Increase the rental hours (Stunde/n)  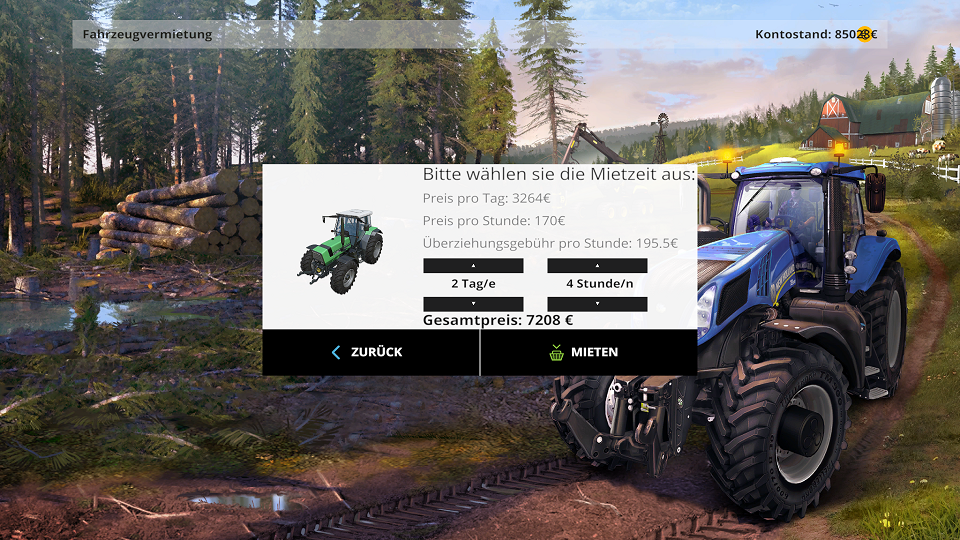click(x=597, y=266)
